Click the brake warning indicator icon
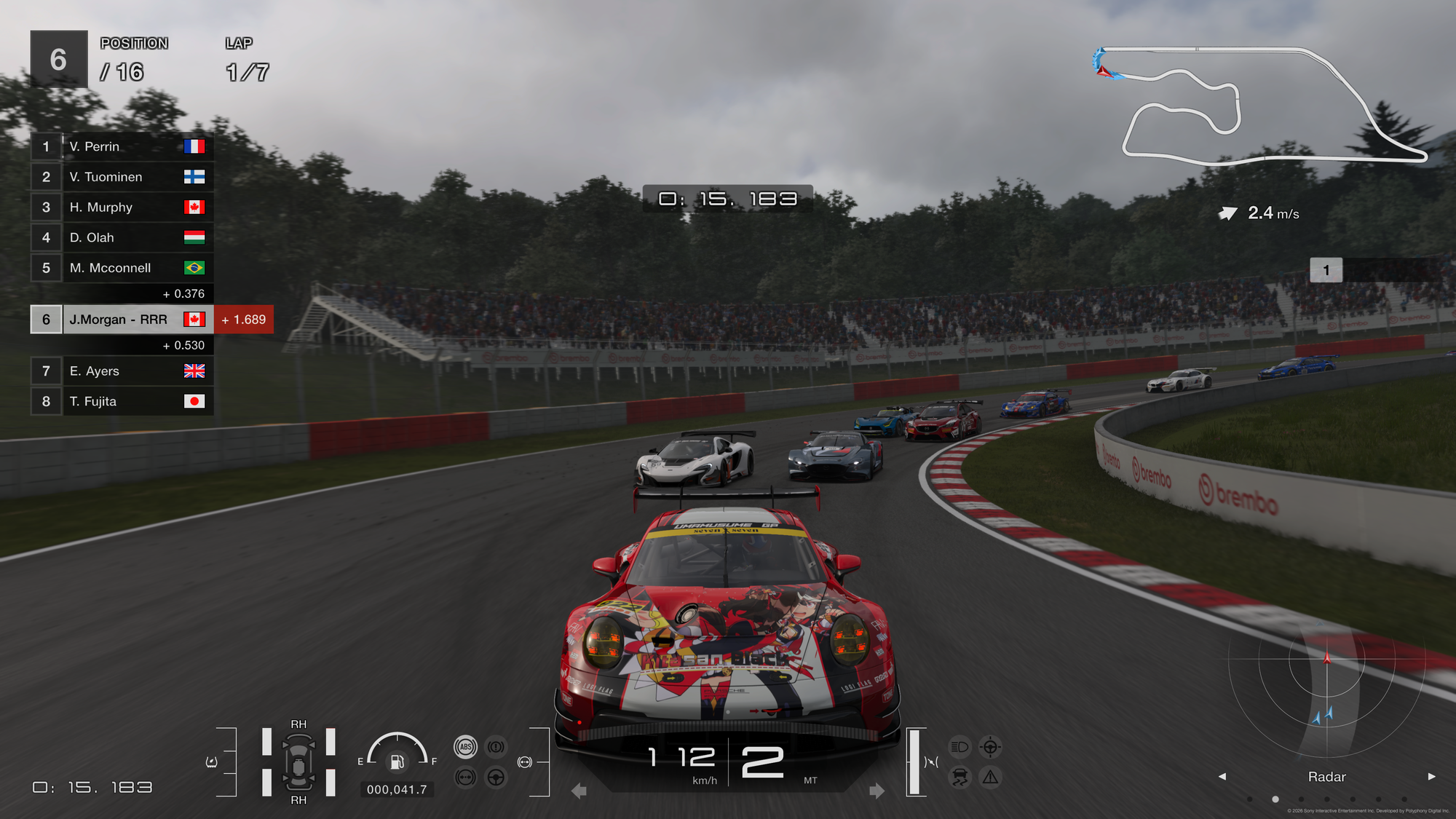Viewport: 1456px width, 819px height. (496, 747)
